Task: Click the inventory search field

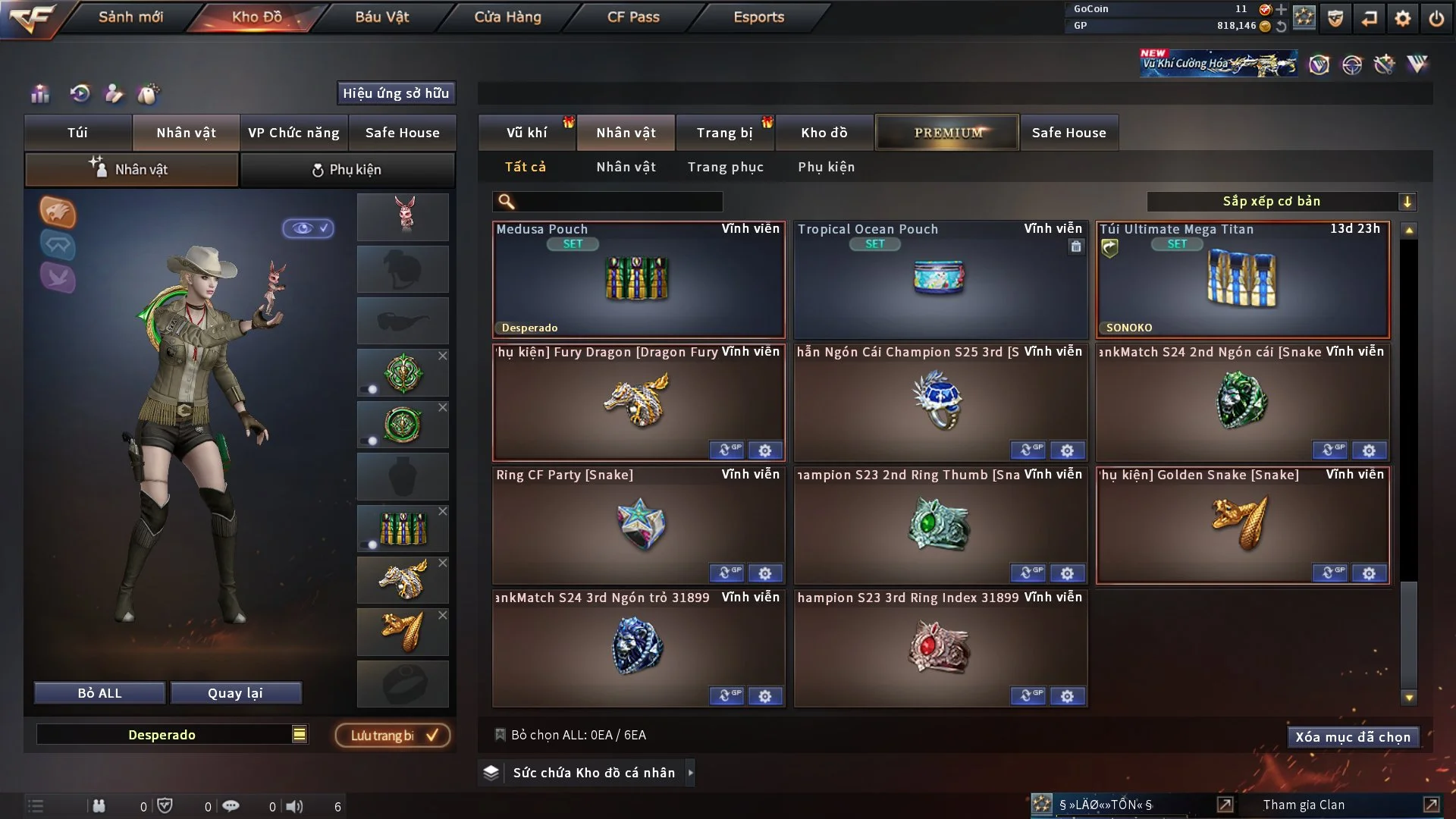Action: pyautogui.click(x=618, y=202)
